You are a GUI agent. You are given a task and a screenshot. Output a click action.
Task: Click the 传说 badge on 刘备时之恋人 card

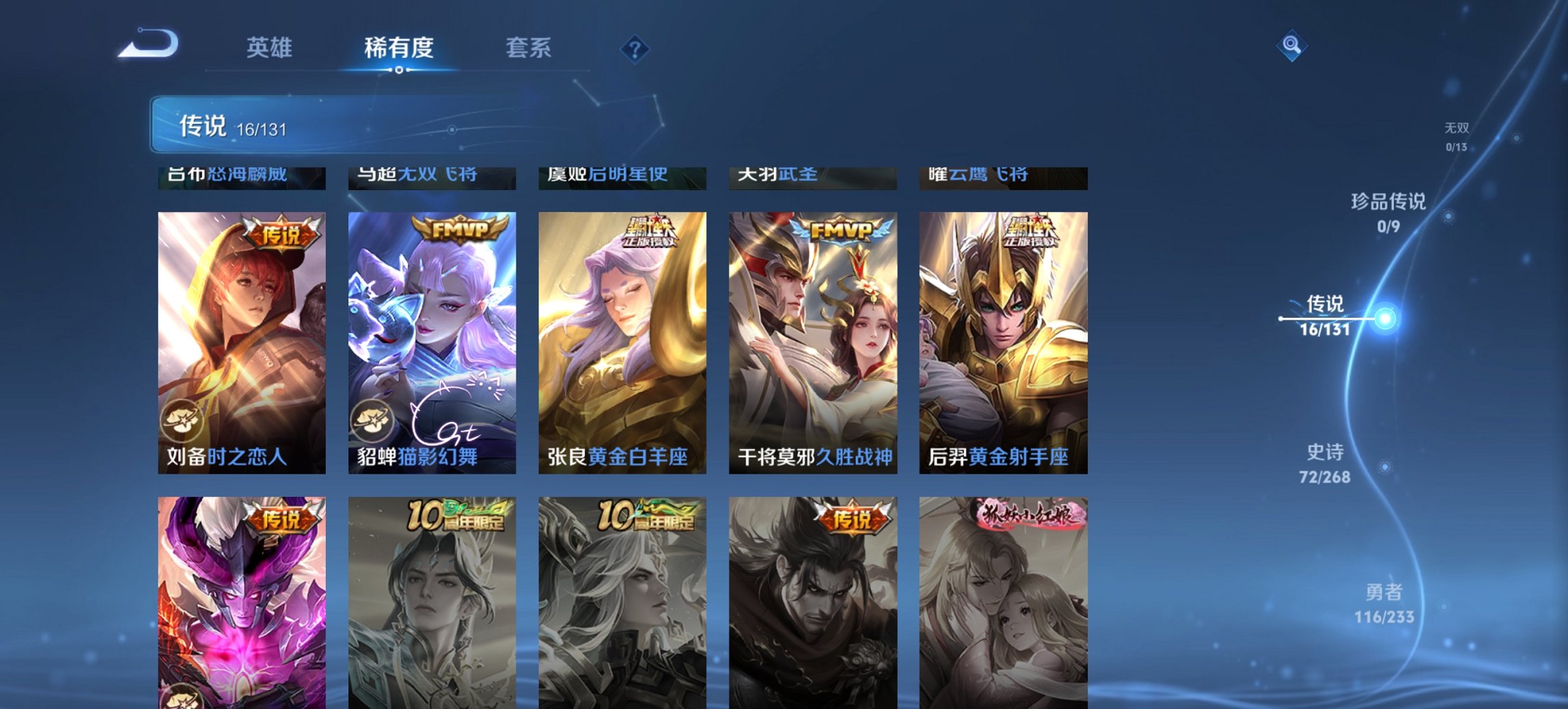click(x=282, y=232)
